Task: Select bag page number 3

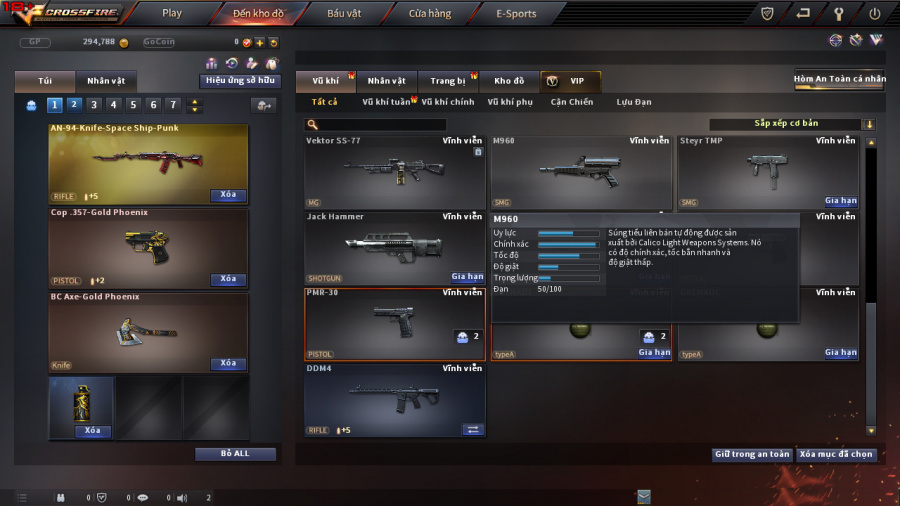Action: (x=93, y=105)
